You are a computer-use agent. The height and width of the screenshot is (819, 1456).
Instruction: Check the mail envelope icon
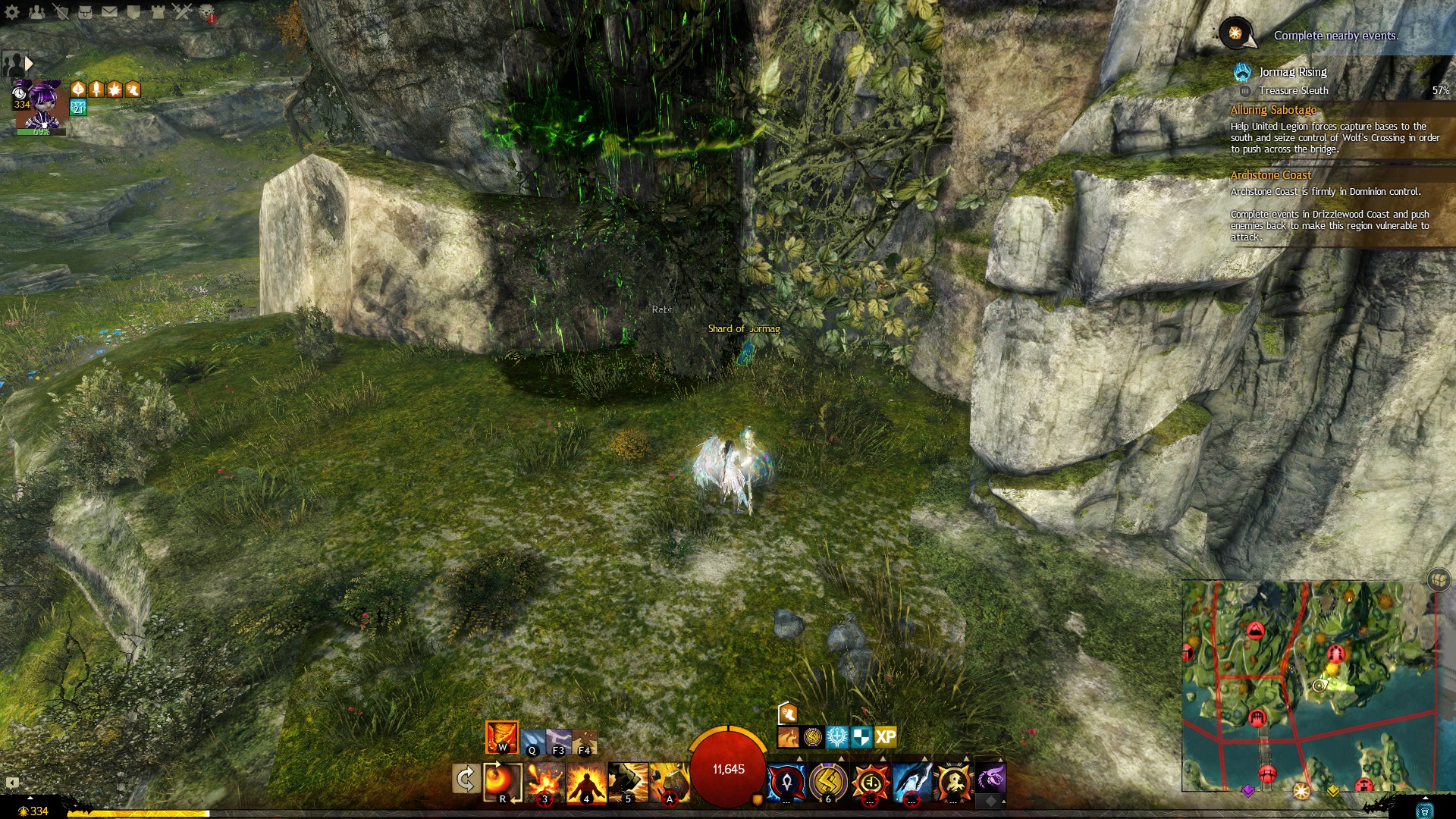click(x=109, y=11)
